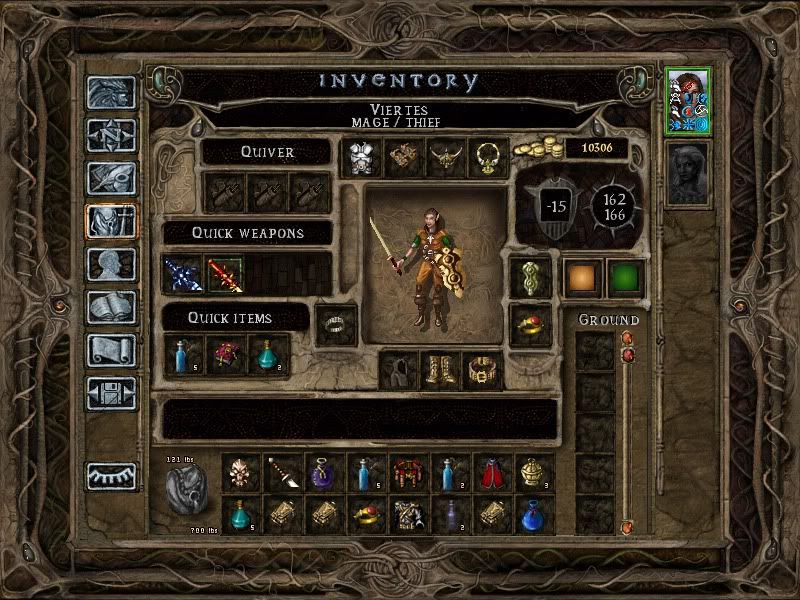Pick the green minor color swatch

click(625, 279)
